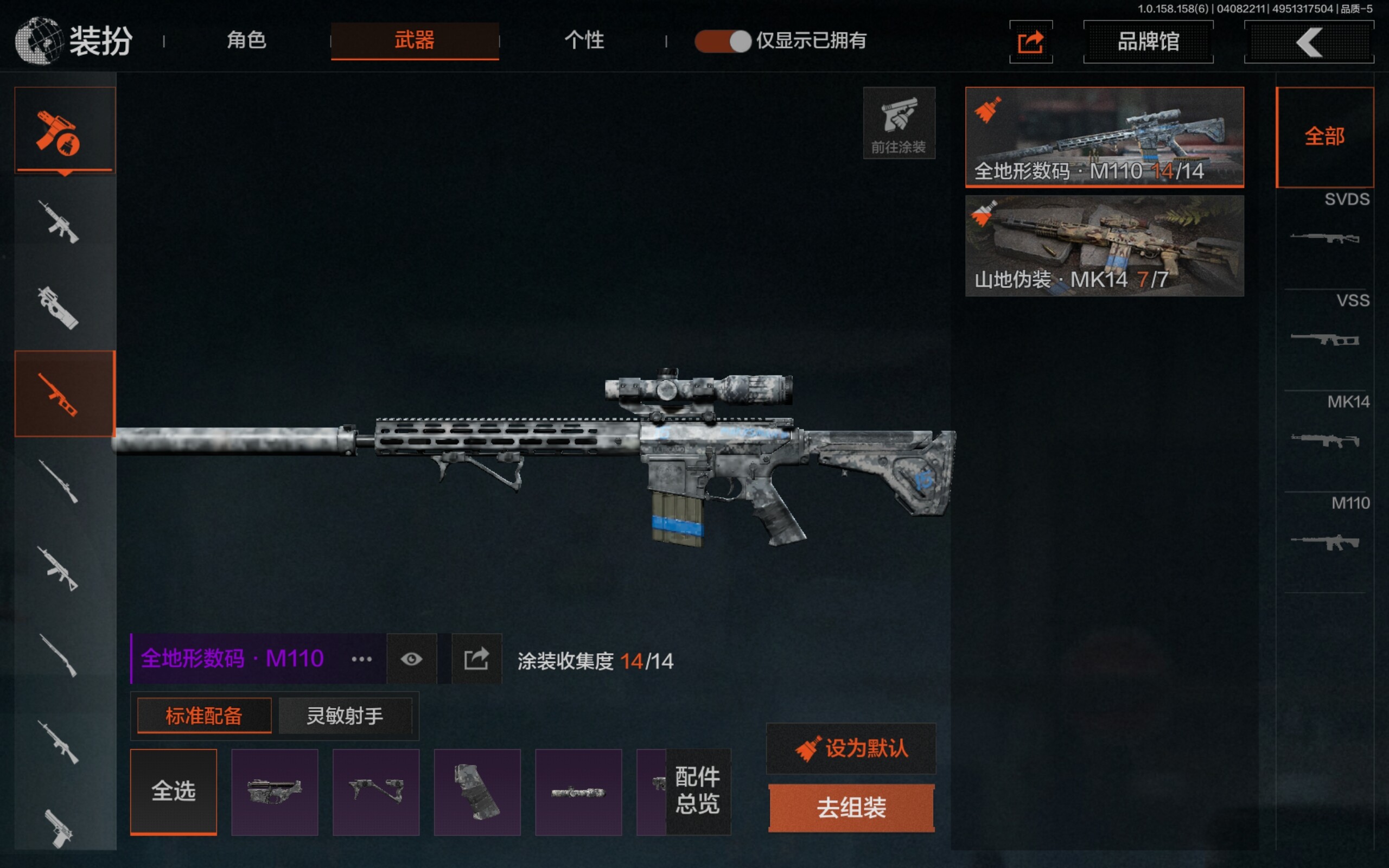Toggle the 仅显示已拥有 switch

click(723, 41)
